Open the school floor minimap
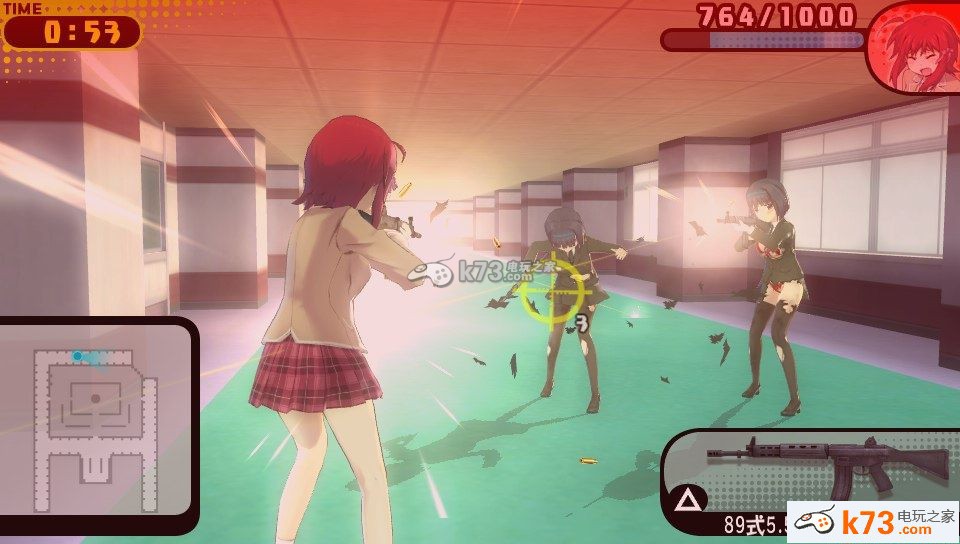Image resolution: width=960 pixels, height=544 pixels. (95, 418)
